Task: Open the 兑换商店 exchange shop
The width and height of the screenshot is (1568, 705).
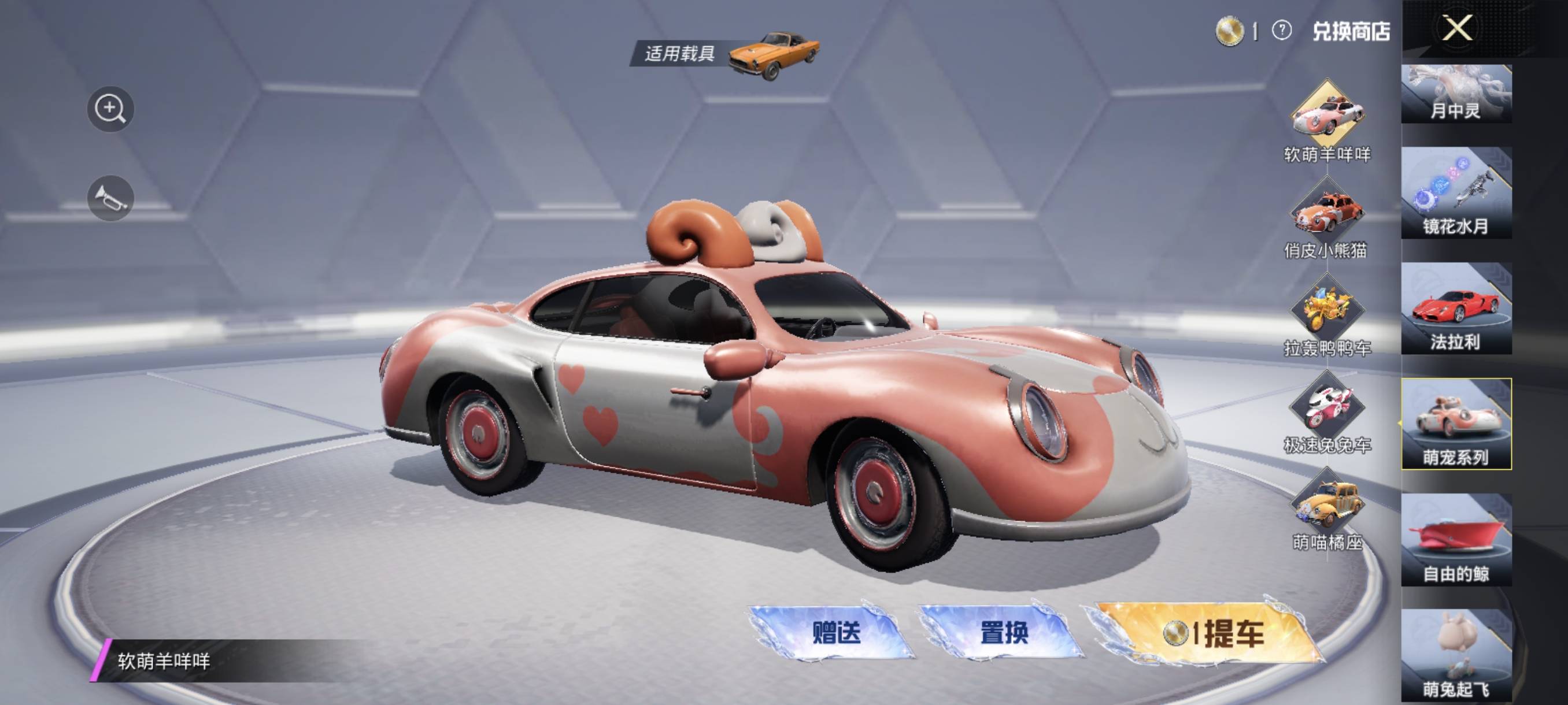Action: click(x=1351, y=31)
